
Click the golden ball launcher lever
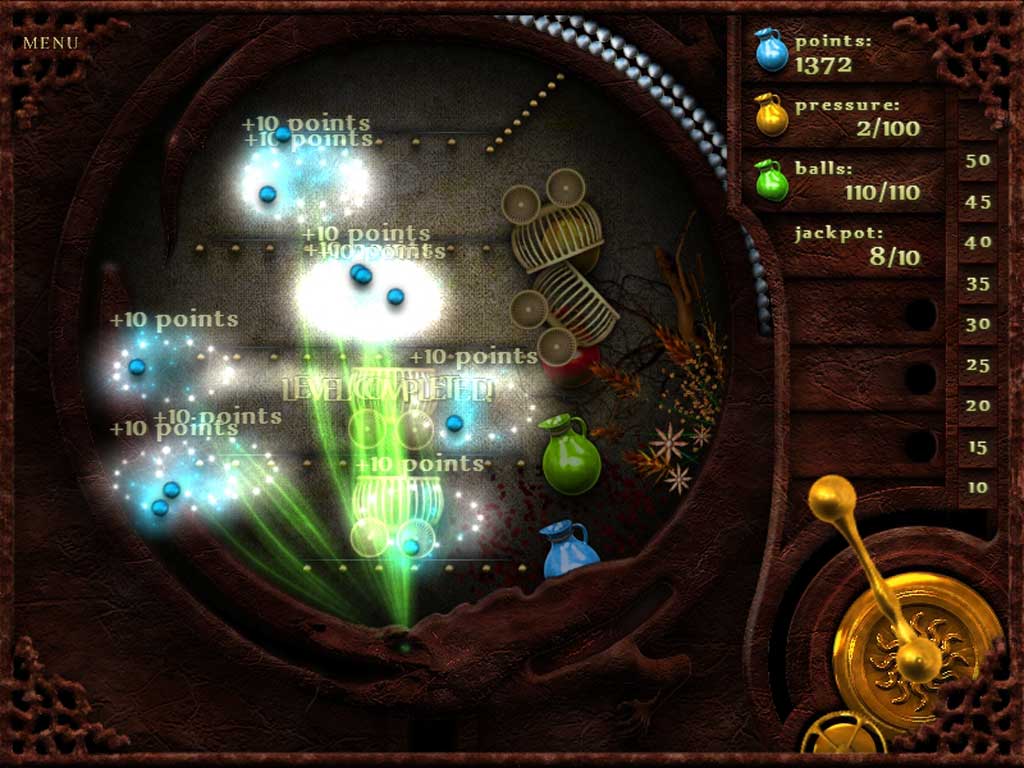coord(832,499)
